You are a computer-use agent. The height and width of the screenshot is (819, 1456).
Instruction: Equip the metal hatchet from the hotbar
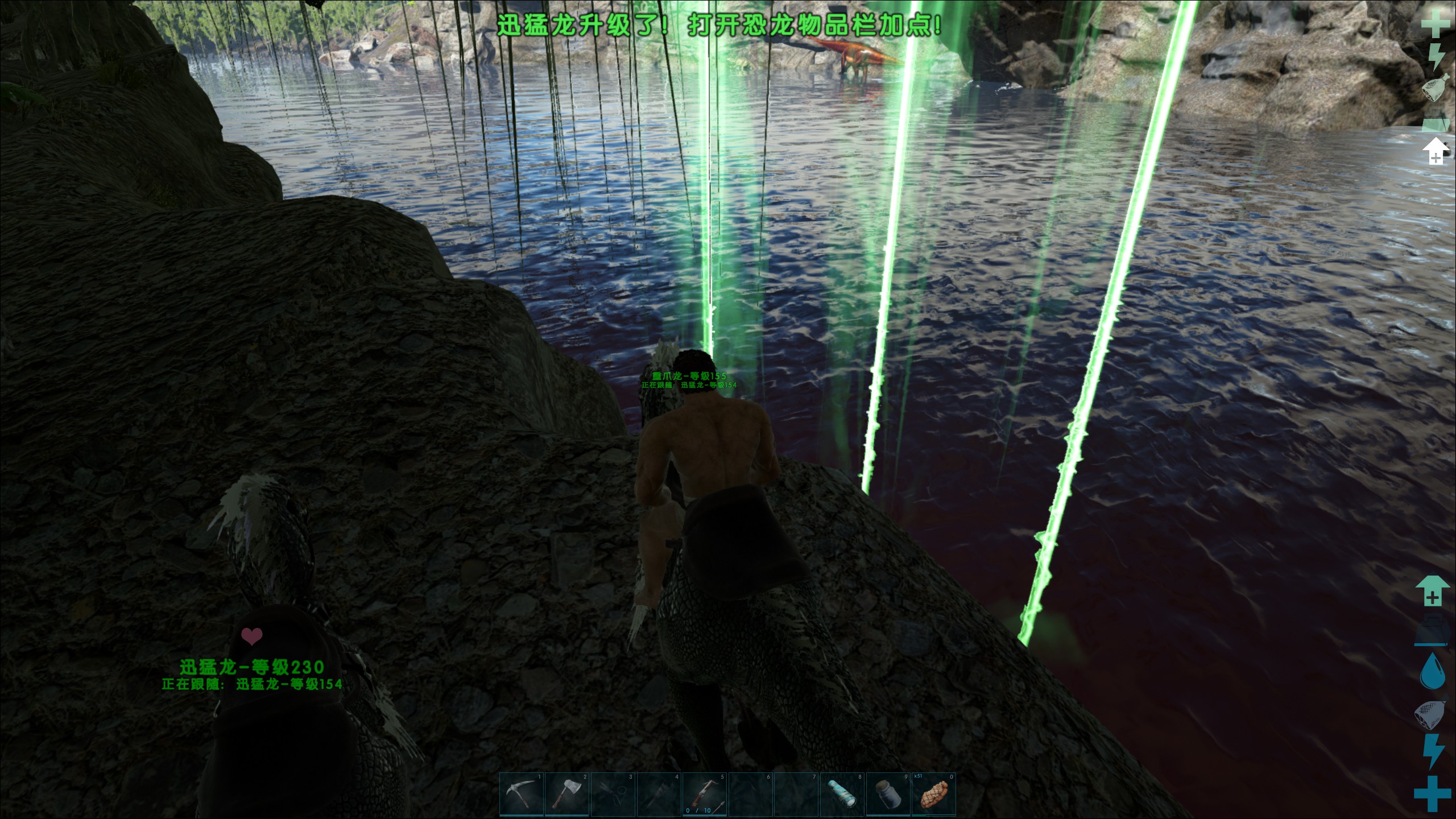568,794
